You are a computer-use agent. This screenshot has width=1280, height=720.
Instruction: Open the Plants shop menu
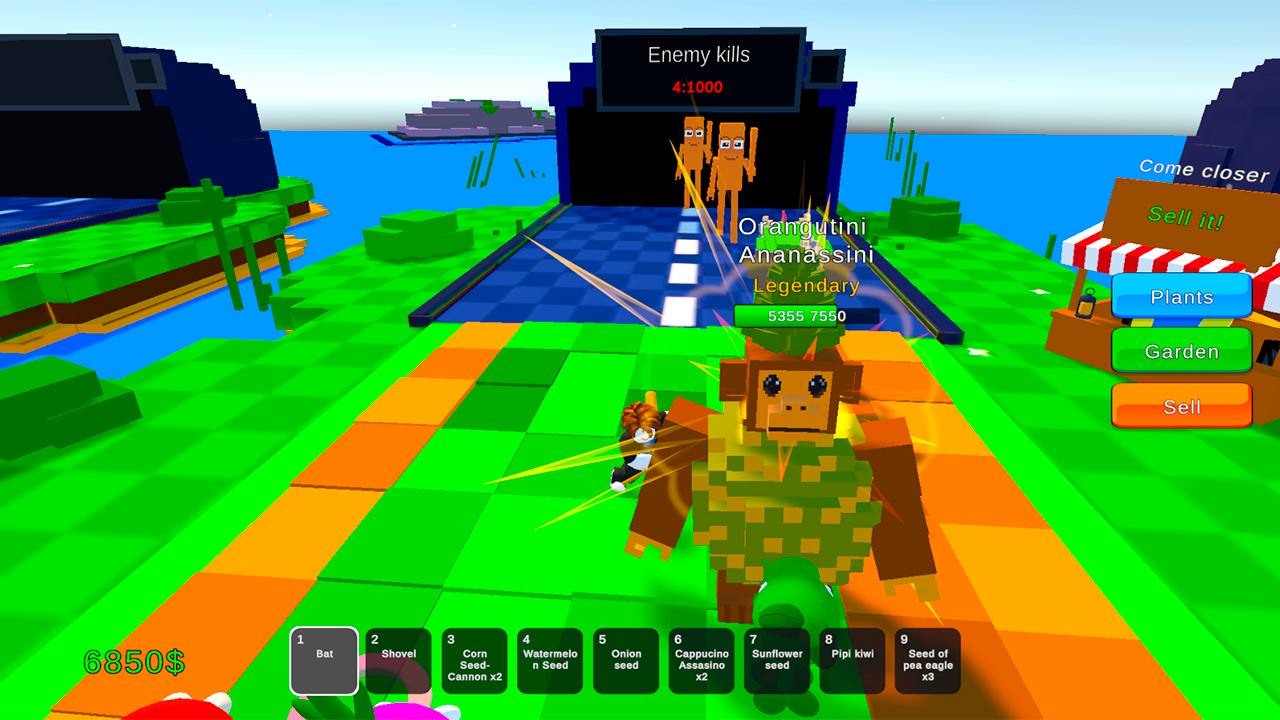click(1181, 297)
